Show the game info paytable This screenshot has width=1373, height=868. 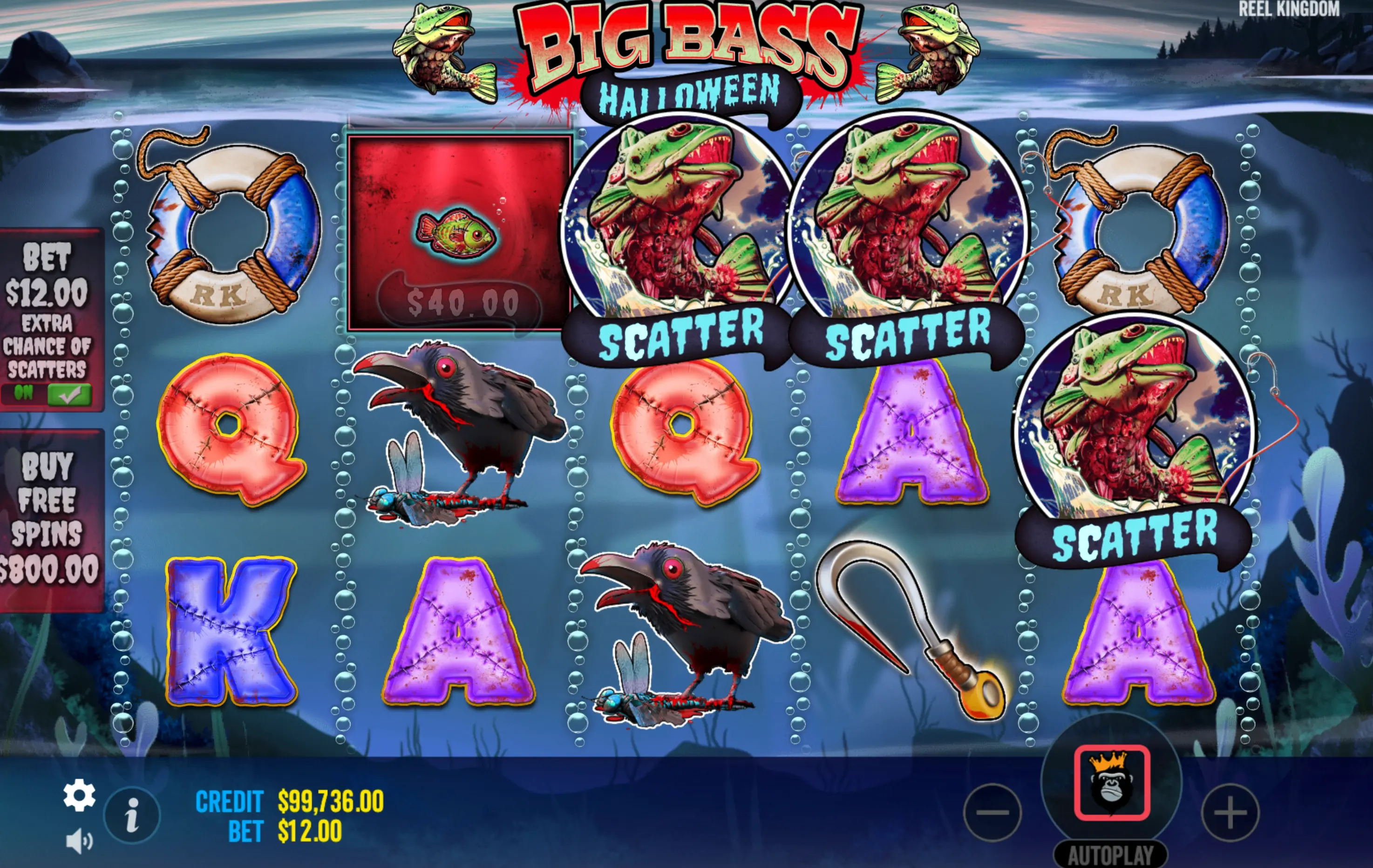132,815
